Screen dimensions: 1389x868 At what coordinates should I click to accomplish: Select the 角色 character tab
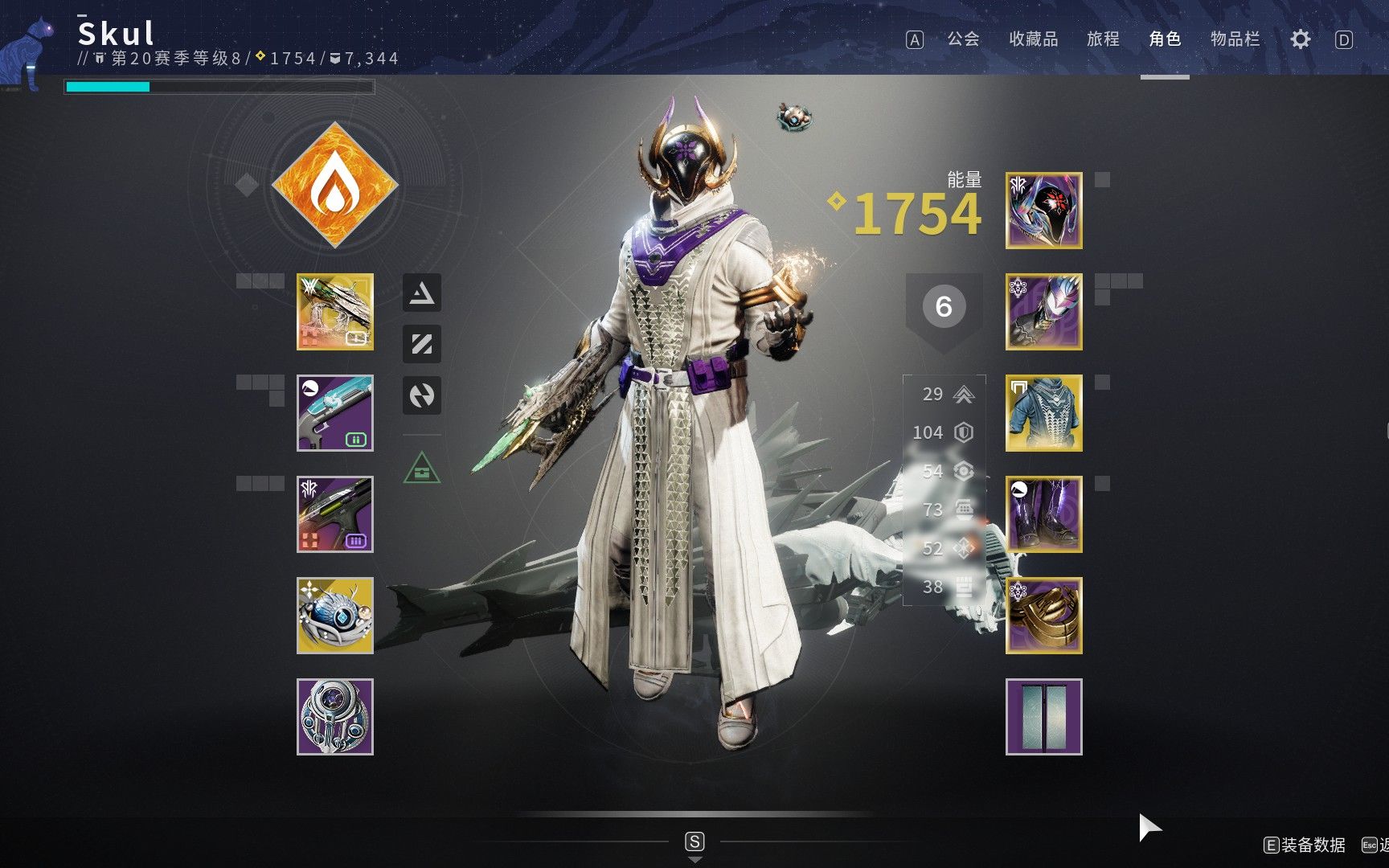1165,39
